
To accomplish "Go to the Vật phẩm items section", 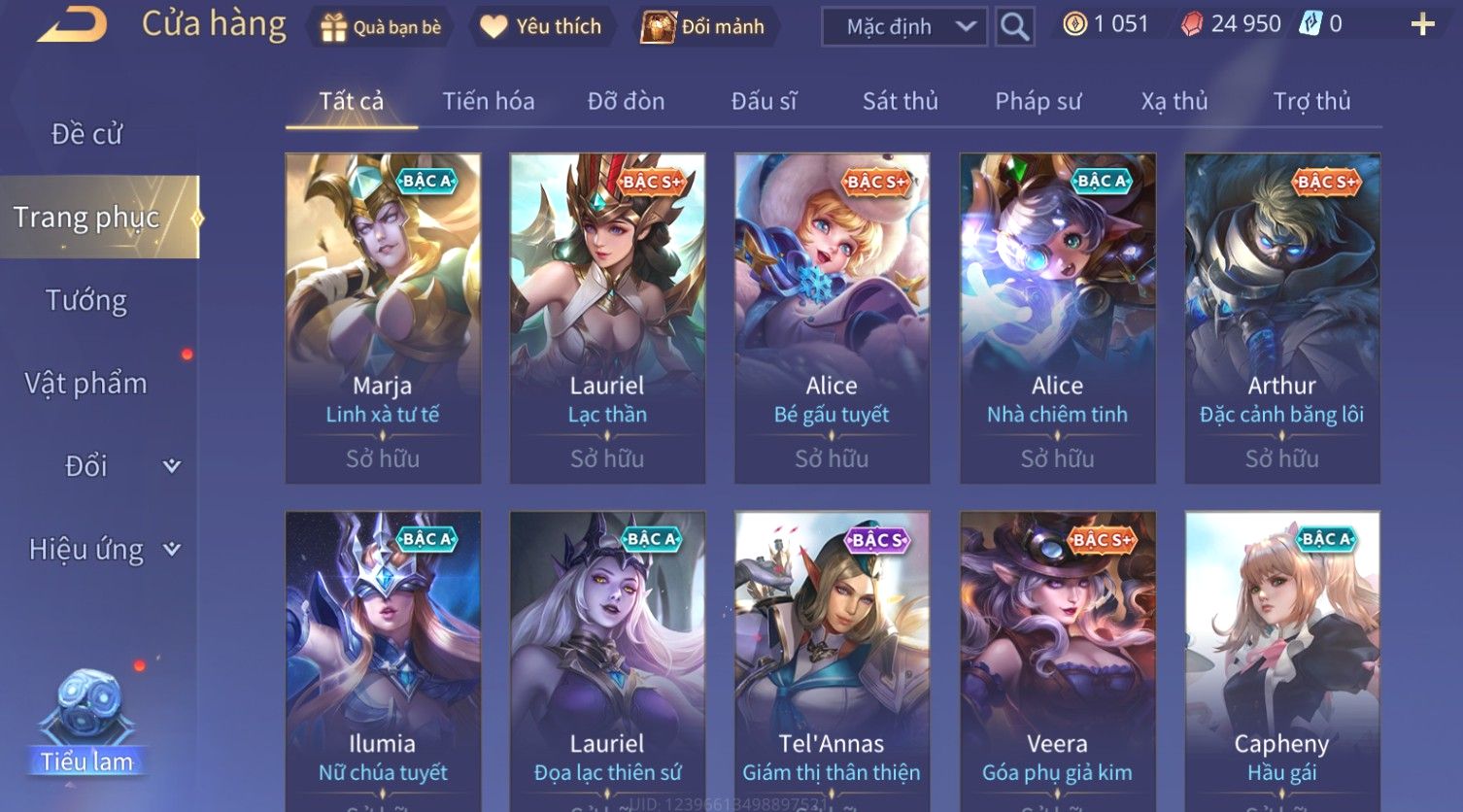I will [x=86, y=384].
